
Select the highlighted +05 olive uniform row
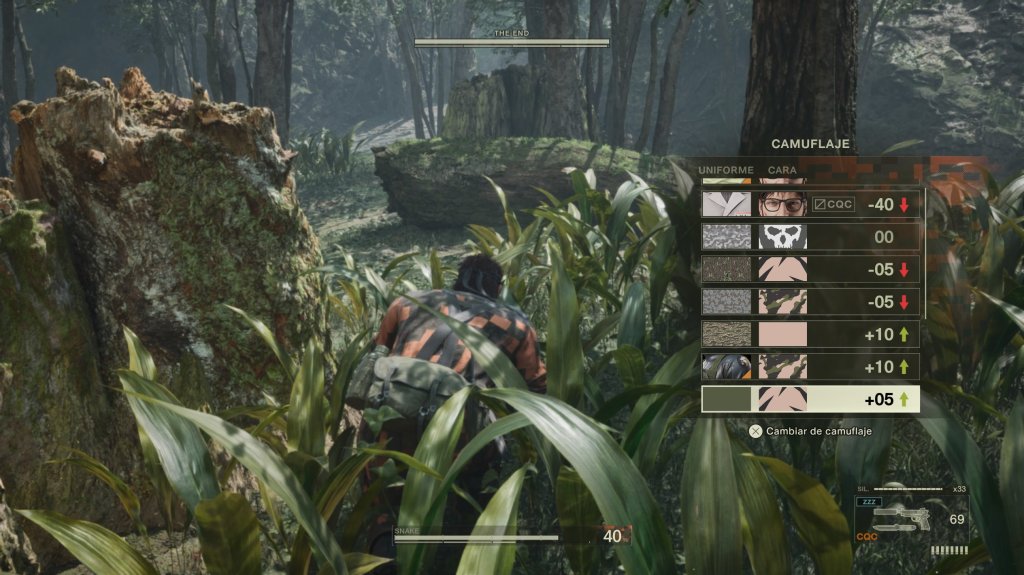[x=810, y=399]
